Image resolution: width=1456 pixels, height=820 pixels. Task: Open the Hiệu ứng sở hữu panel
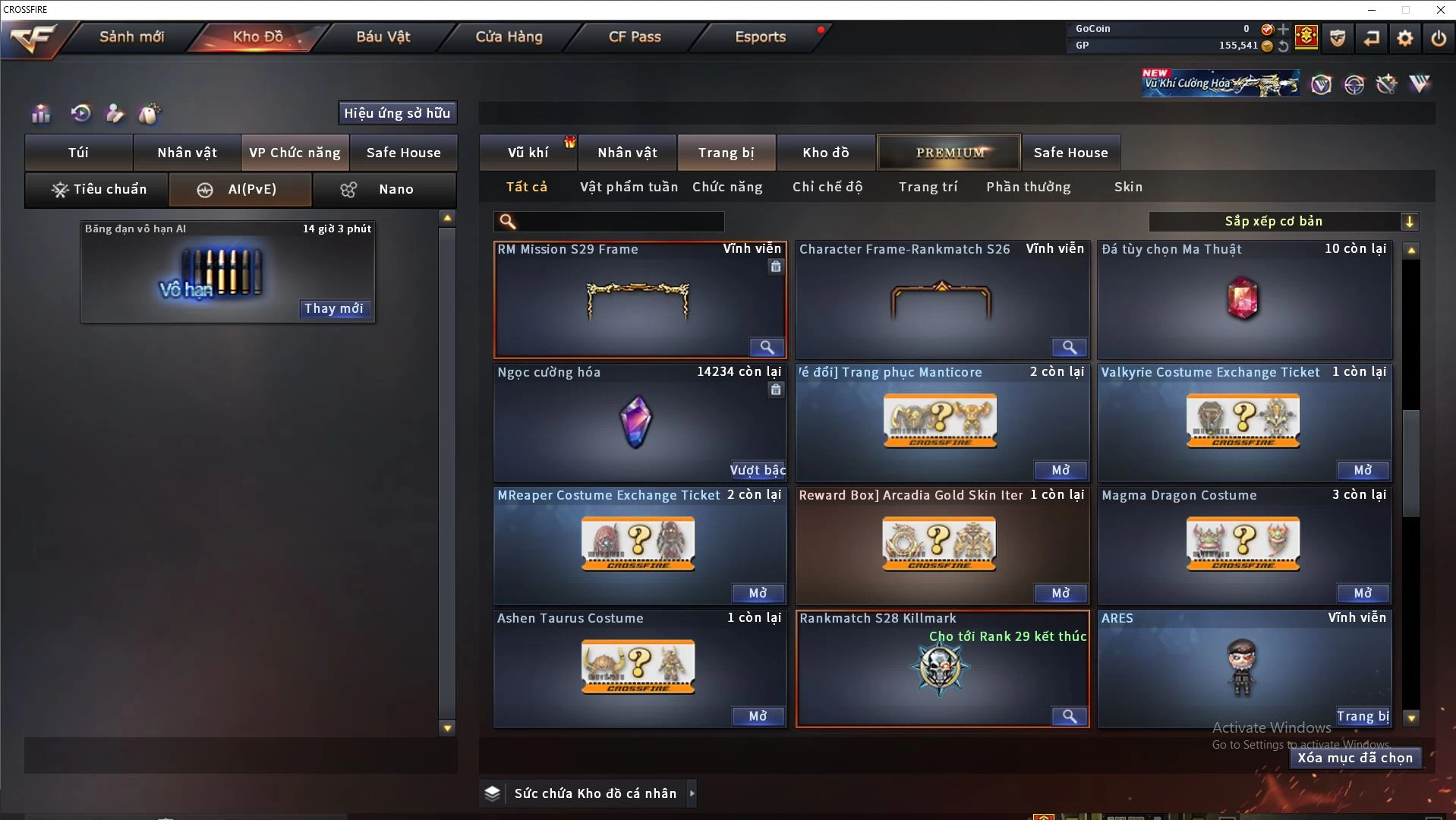[397, 113]
